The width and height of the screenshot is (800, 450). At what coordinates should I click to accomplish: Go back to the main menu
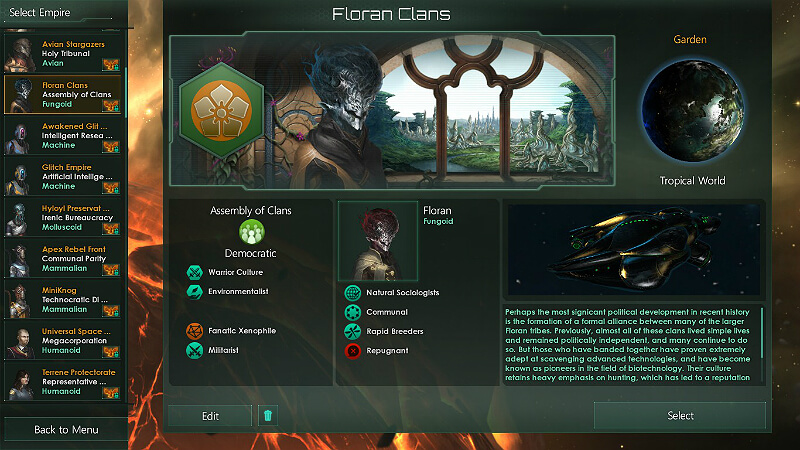[64, 429]
